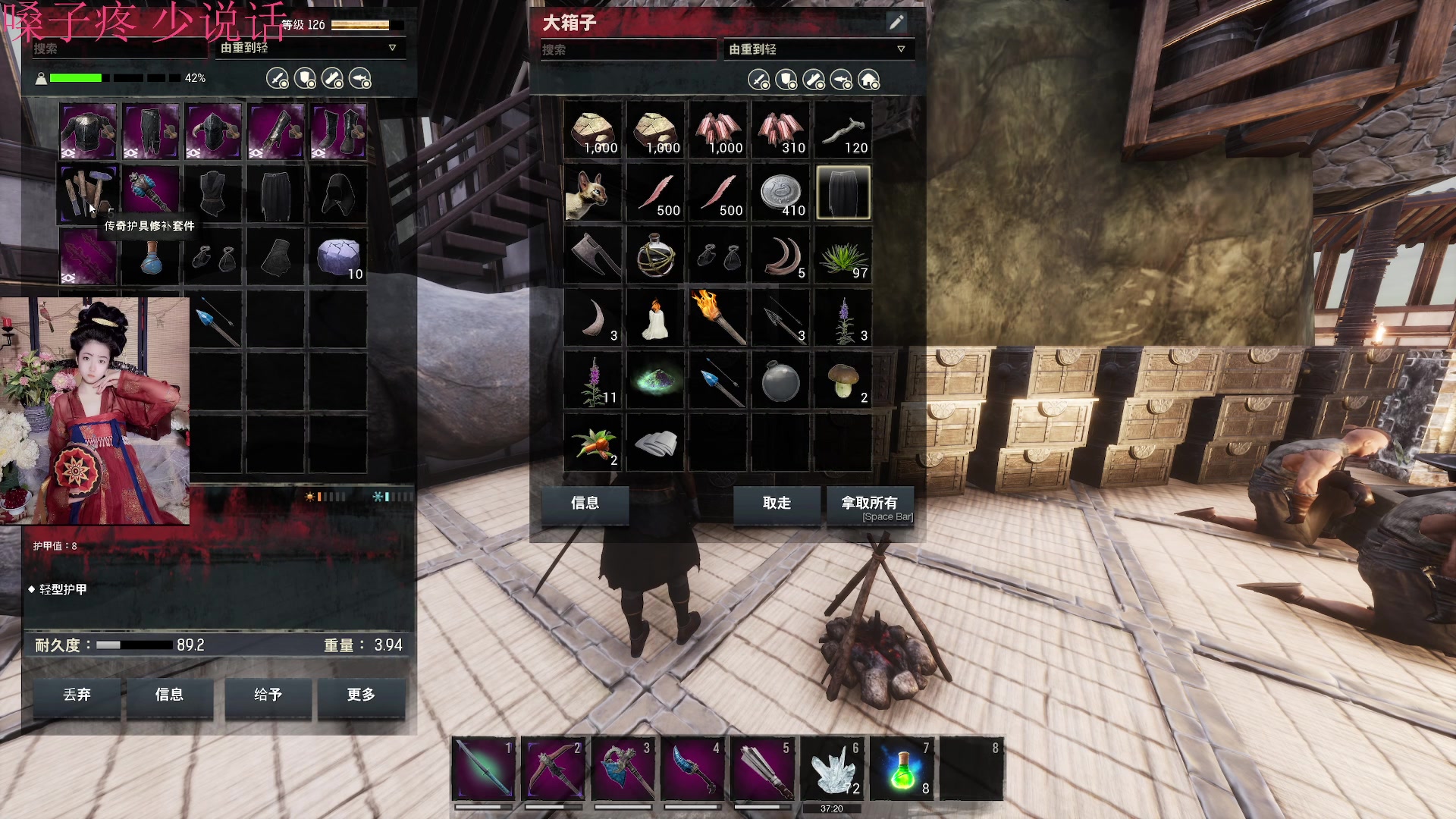Select the green potion in hotbar slot seven

coord(902,770)
